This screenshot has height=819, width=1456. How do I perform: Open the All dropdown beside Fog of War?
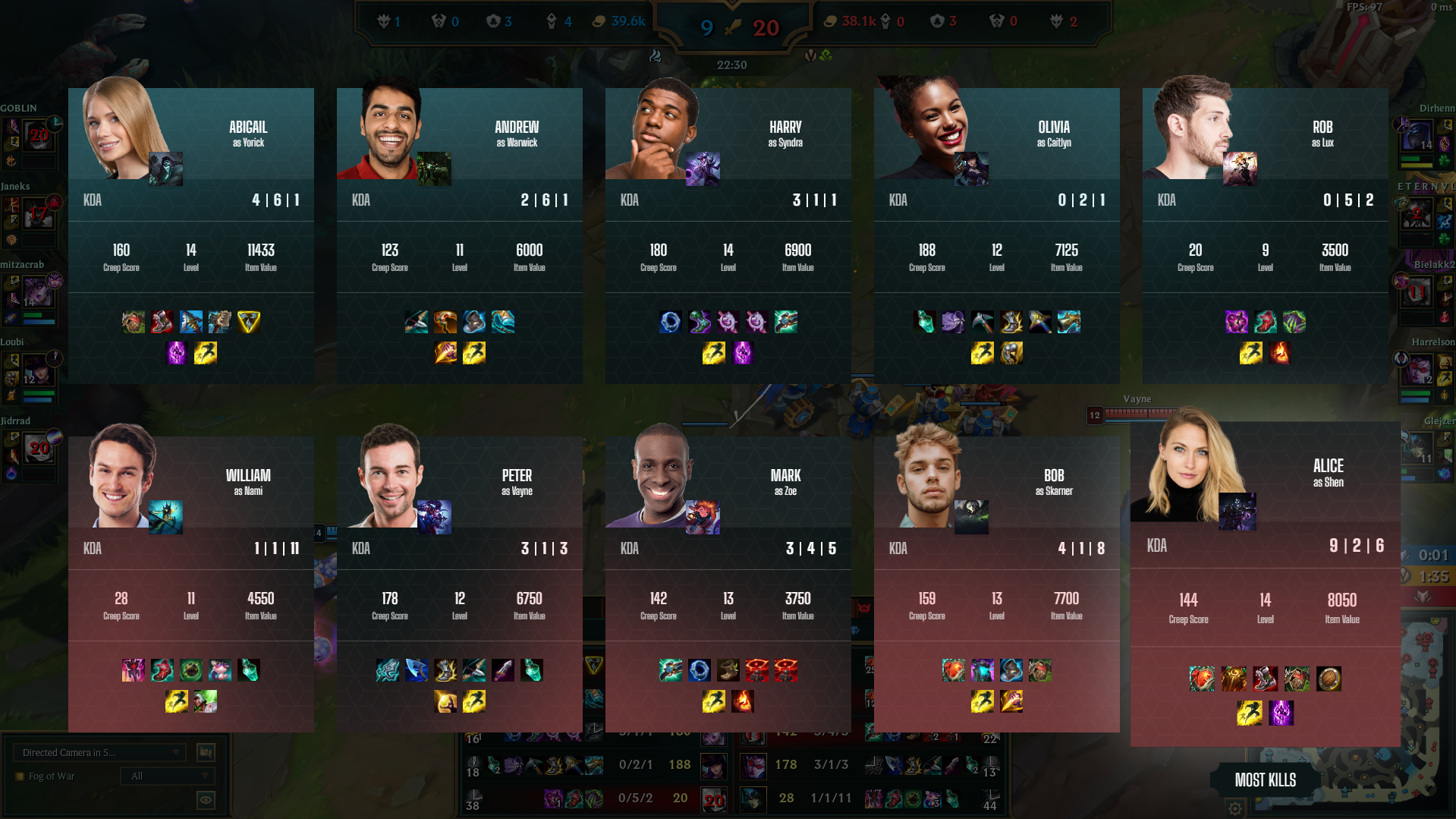pos(167,776)
